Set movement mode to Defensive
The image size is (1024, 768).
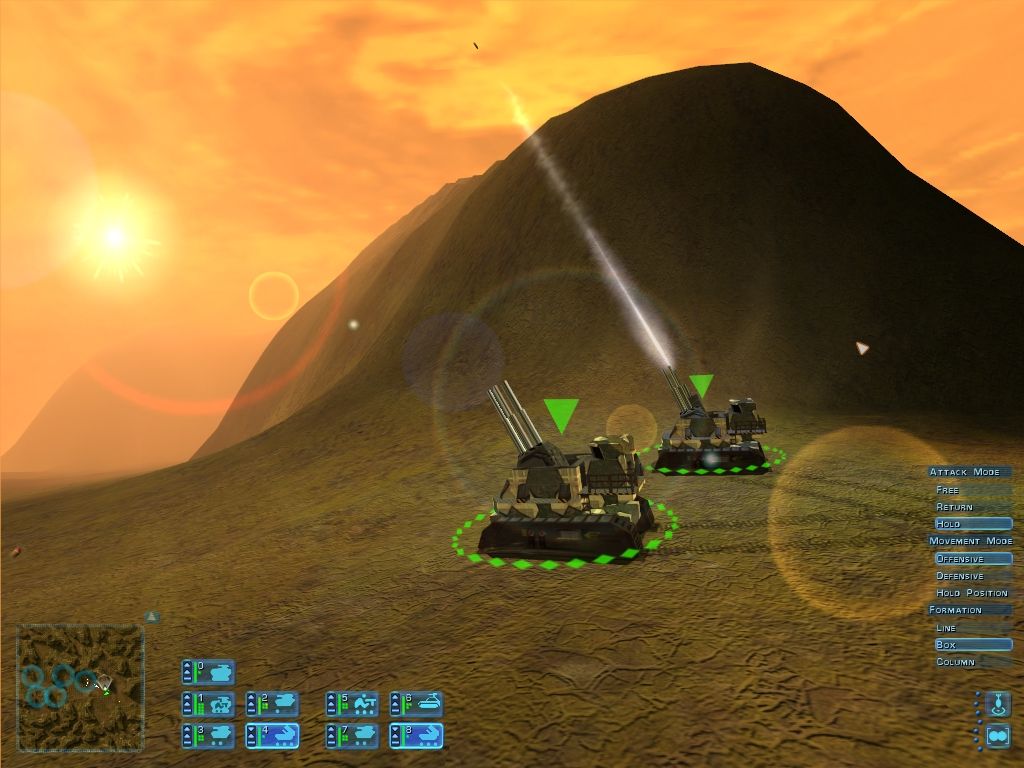(960, 576)
